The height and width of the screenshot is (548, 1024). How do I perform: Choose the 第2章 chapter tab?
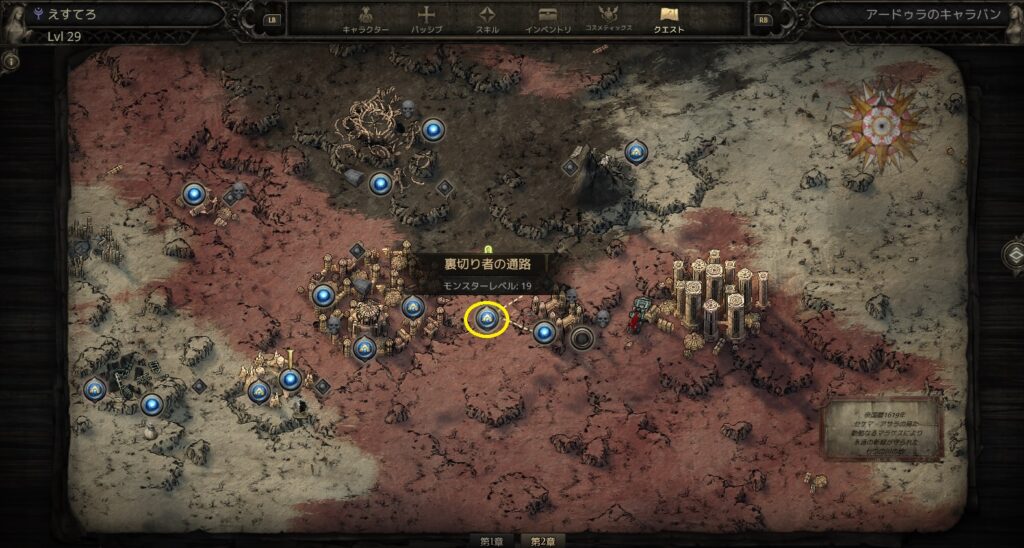point(542,541)
